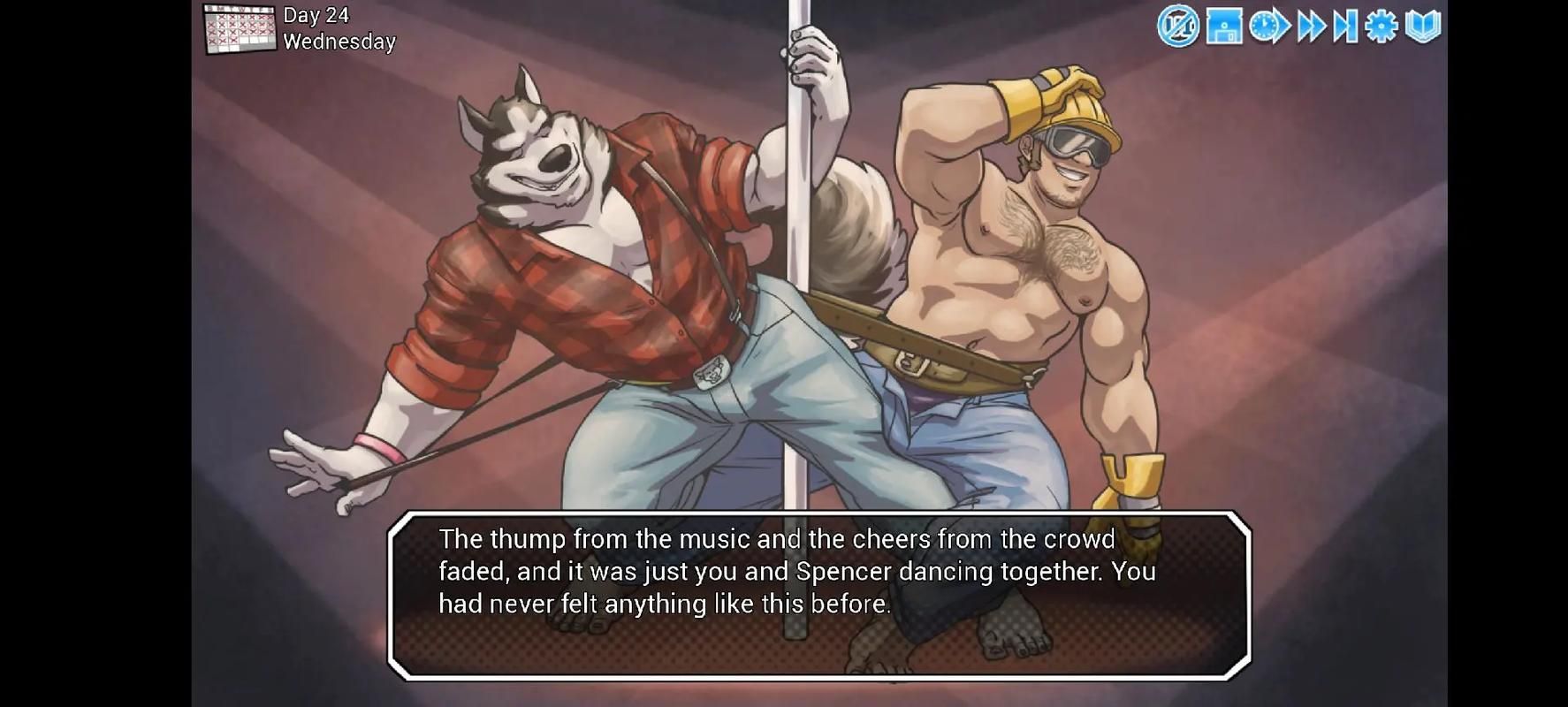Open settings with the gear icon
Viewport: 1568px width, 707px height.
click(1382, 27)
